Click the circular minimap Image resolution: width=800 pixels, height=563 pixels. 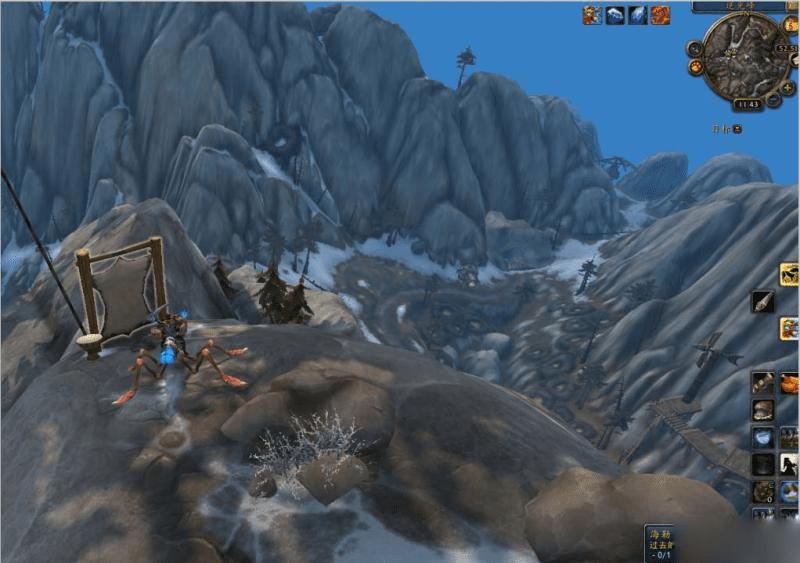tap(745, 54)
